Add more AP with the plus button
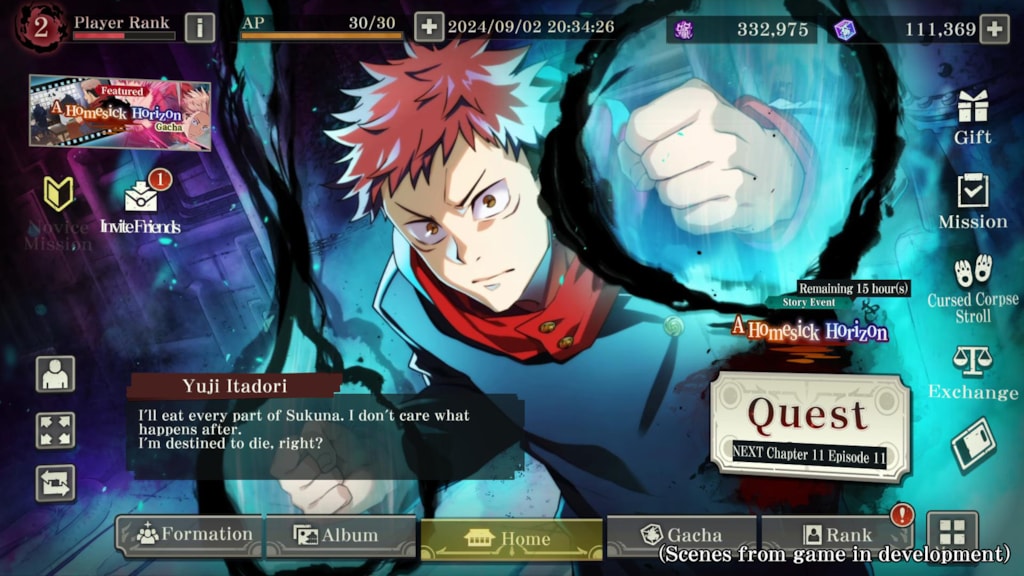The height and width of the screenshot is (576, 1024). pyautogui.click(x=428, y=27)
